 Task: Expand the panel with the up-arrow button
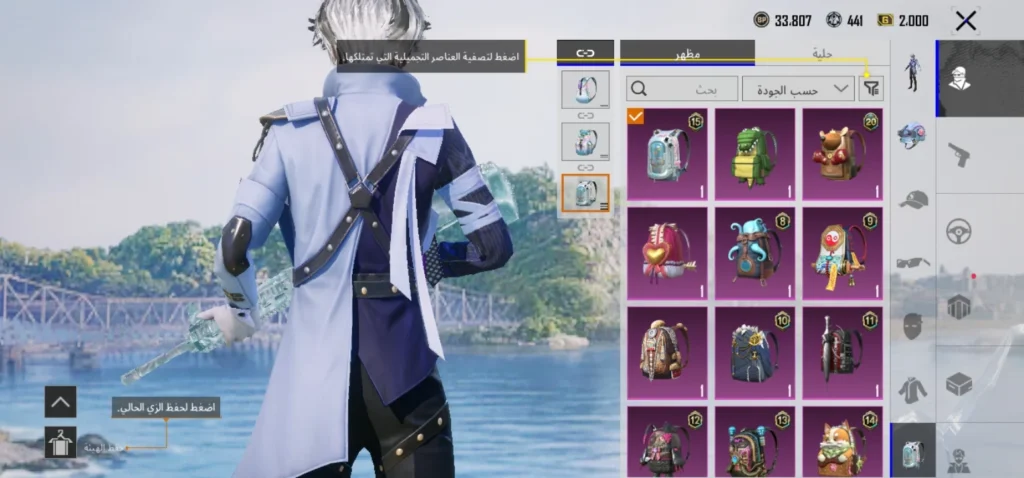point(60,402)
